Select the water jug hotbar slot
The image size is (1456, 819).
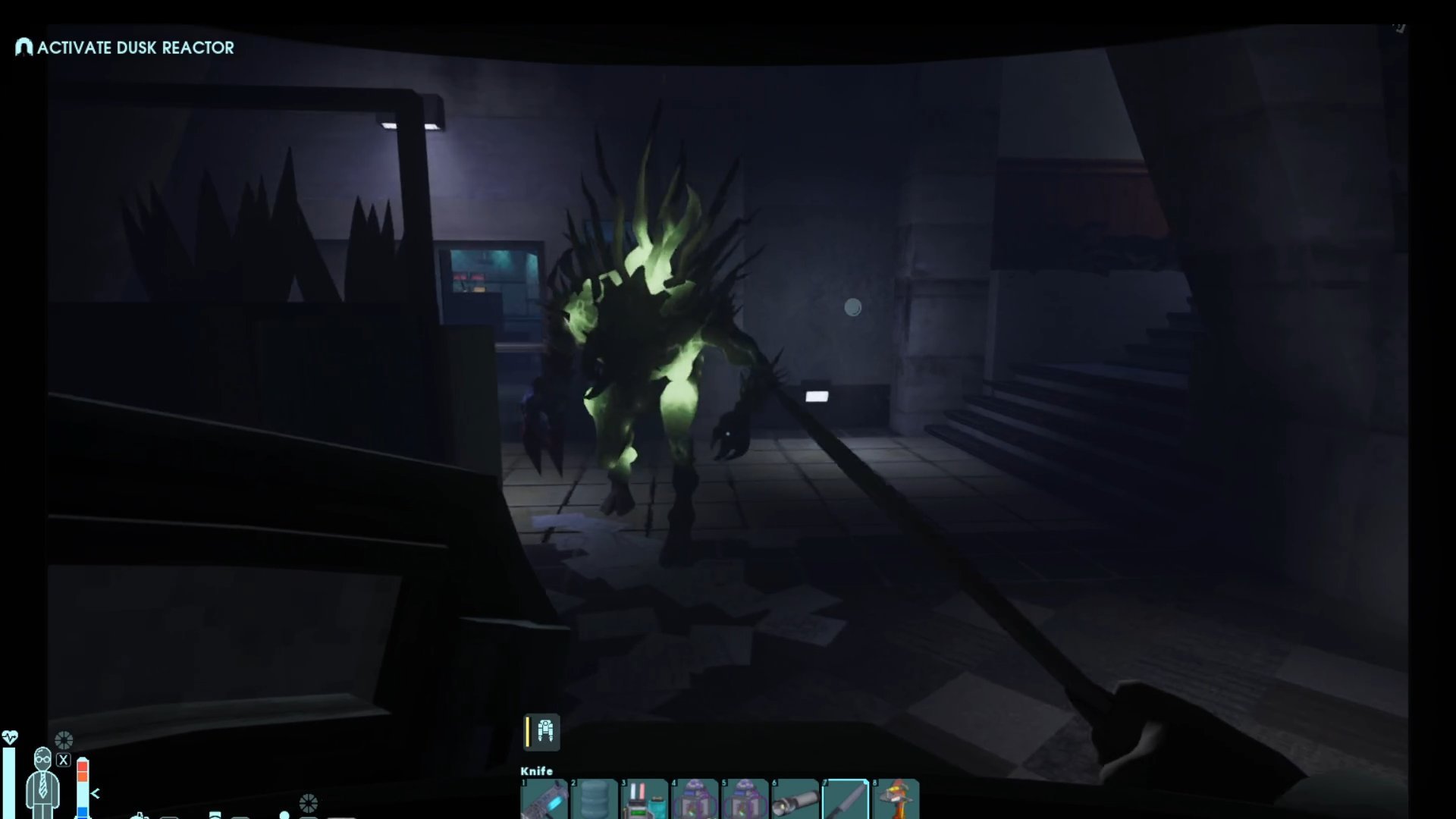pos(594,799)
